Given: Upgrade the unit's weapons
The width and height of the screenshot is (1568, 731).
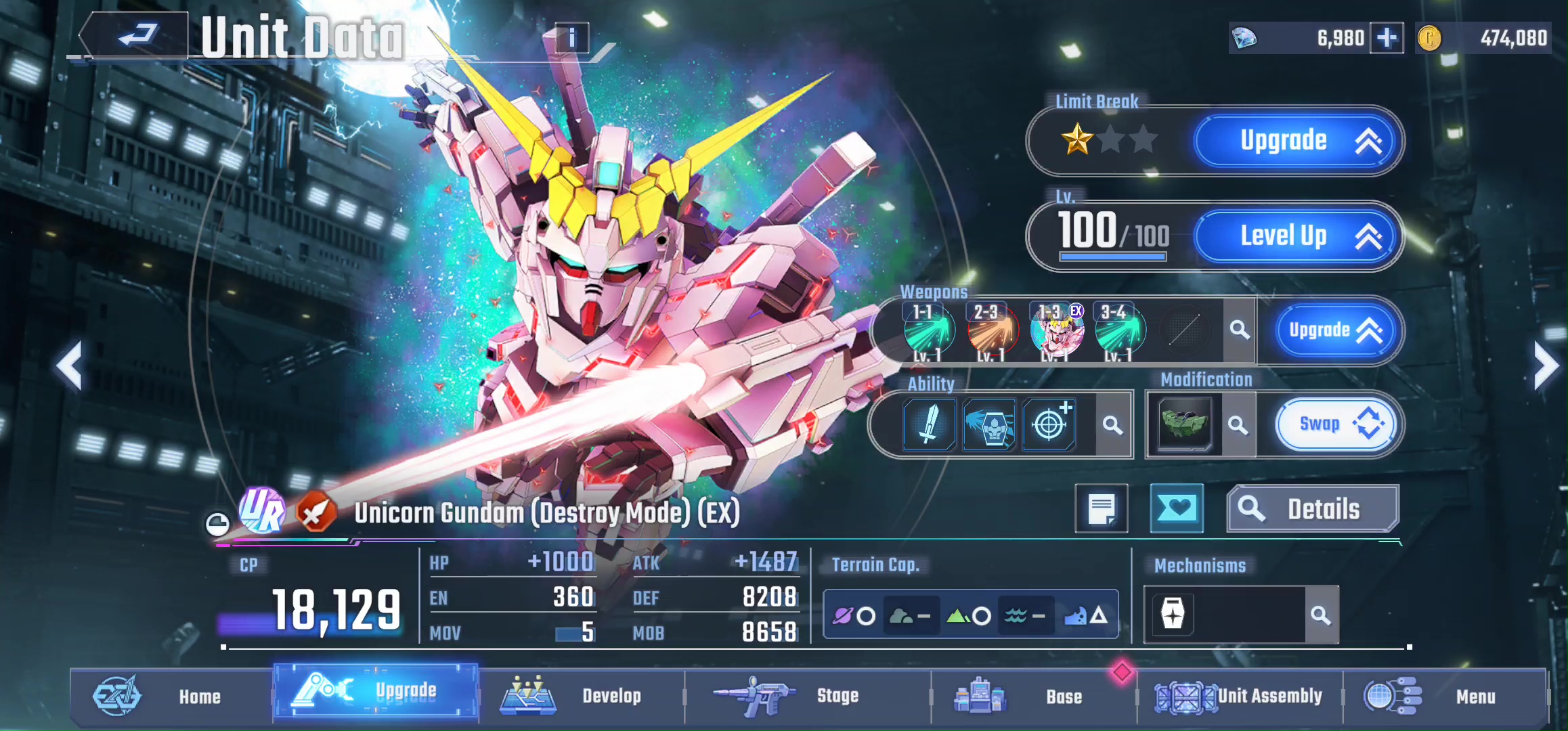Looking at the screenshot, I should click(x=1334, y=330).
